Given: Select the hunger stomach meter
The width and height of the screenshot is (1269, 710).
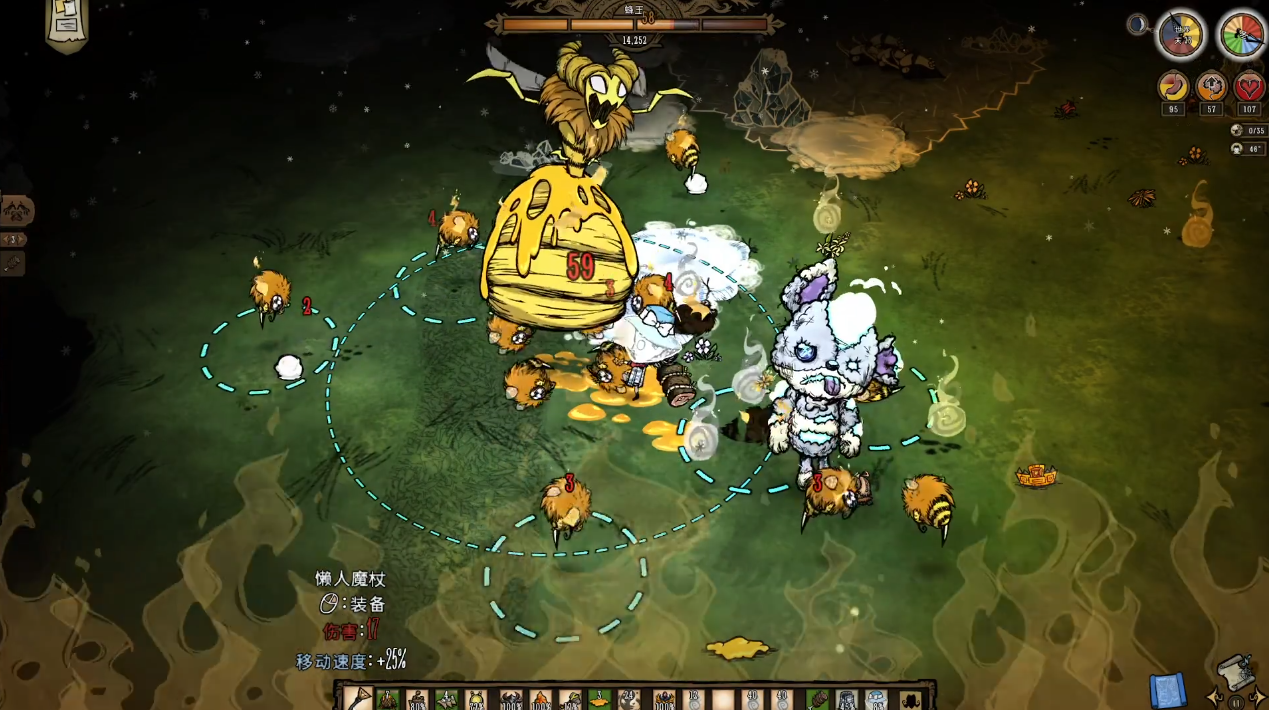Looking at the screenshot, I should click(1173, 88).
